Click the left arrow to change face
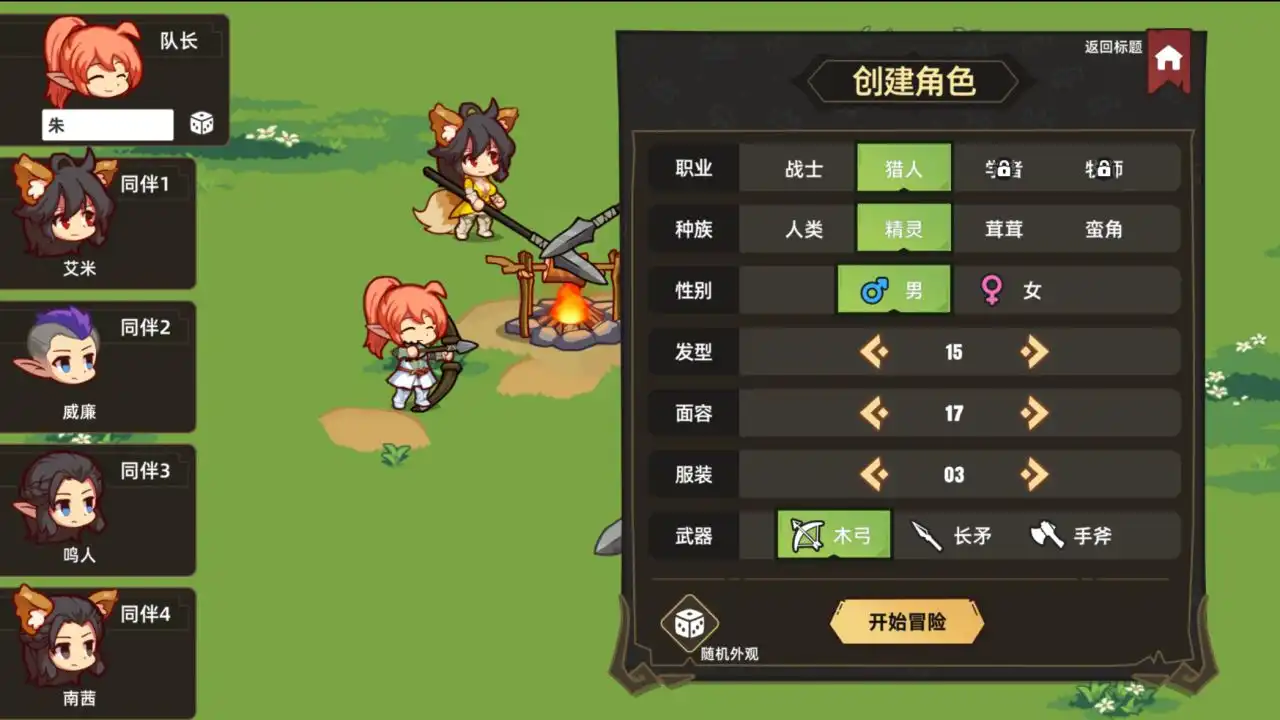 tap(873, 413)
